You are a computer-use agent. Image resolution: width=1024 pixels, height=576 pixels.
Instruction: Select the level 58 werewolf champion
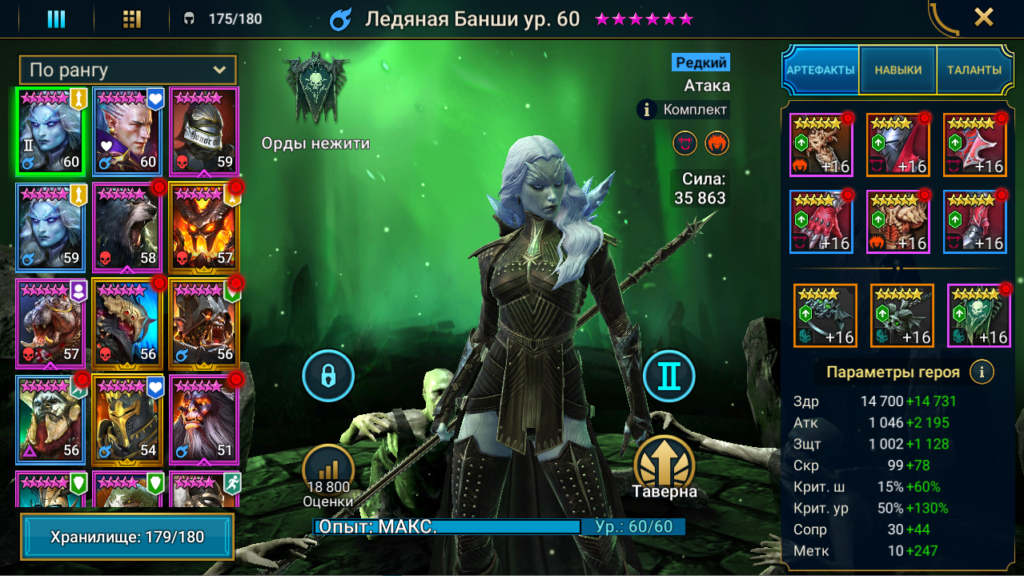(127, 227)
